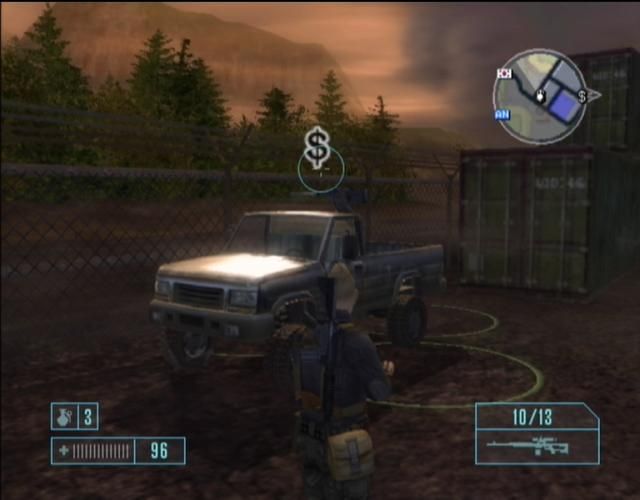Select the grenade icon

(65, 416)
